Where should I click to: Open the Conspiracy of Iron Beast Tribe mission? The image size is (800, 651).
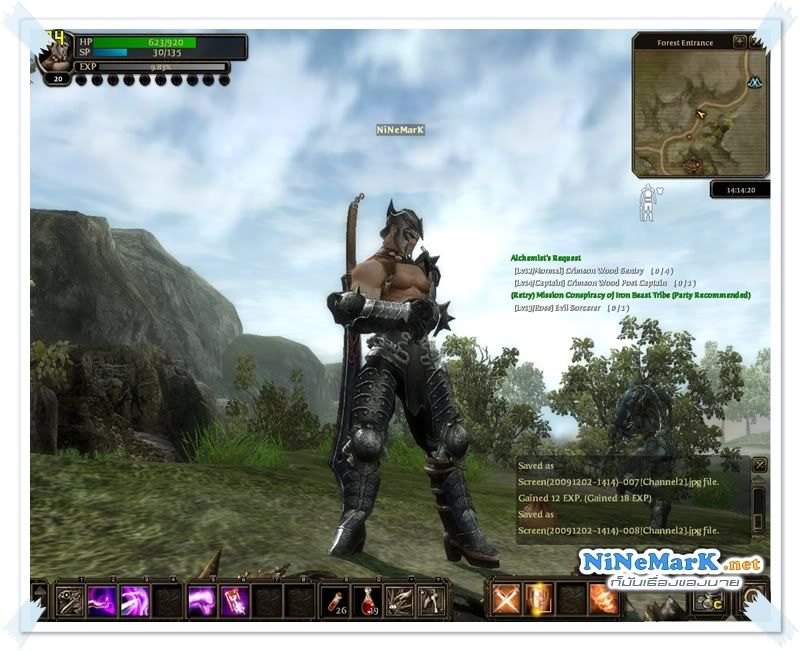coord(630,295)
